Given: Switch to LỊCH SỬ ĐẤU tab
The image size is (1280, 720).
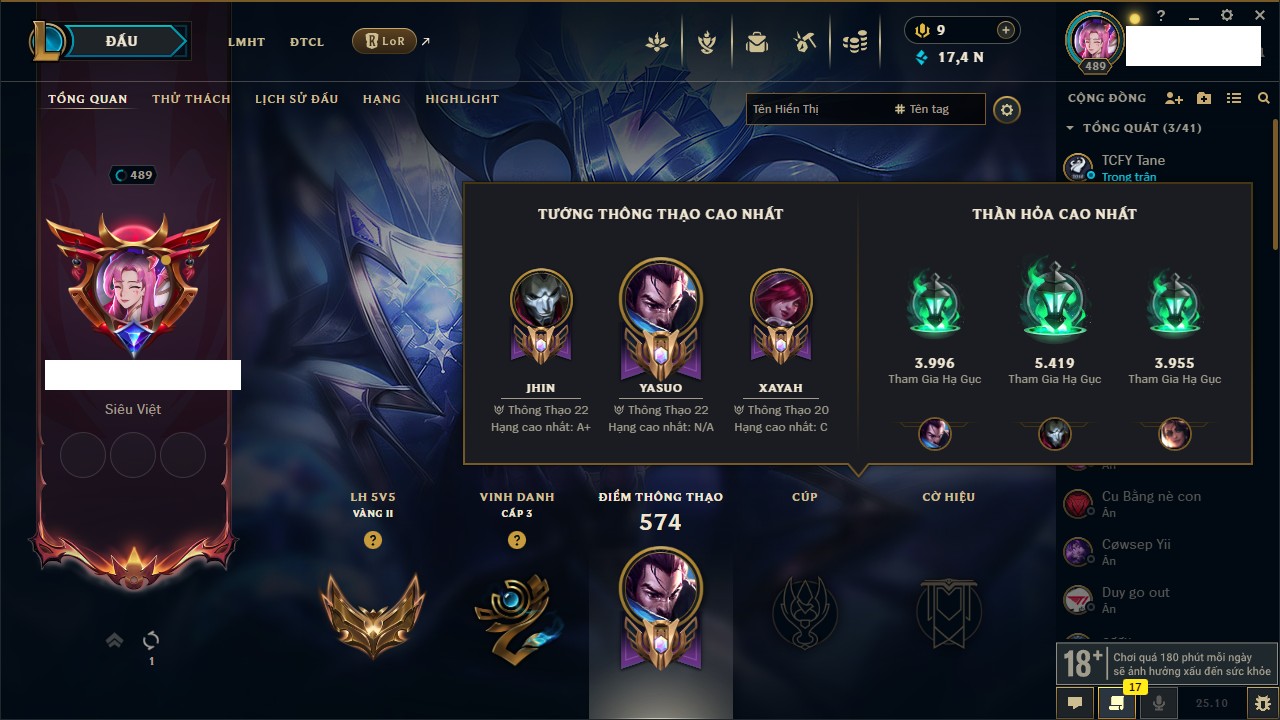Looking at the screenshot, I should tap(296, 99).
